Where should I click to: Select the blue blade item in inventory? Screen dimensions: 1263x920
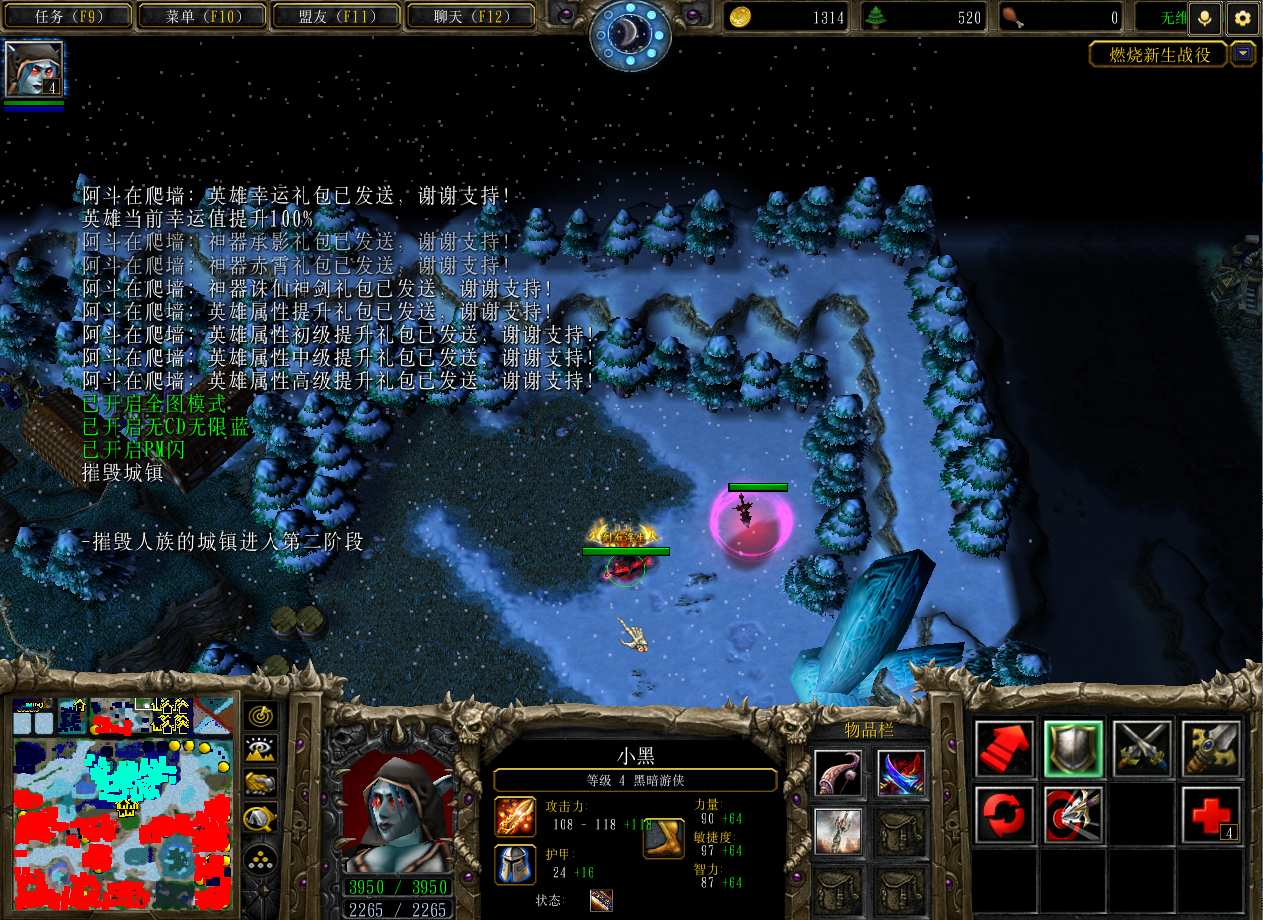point(901,772)
